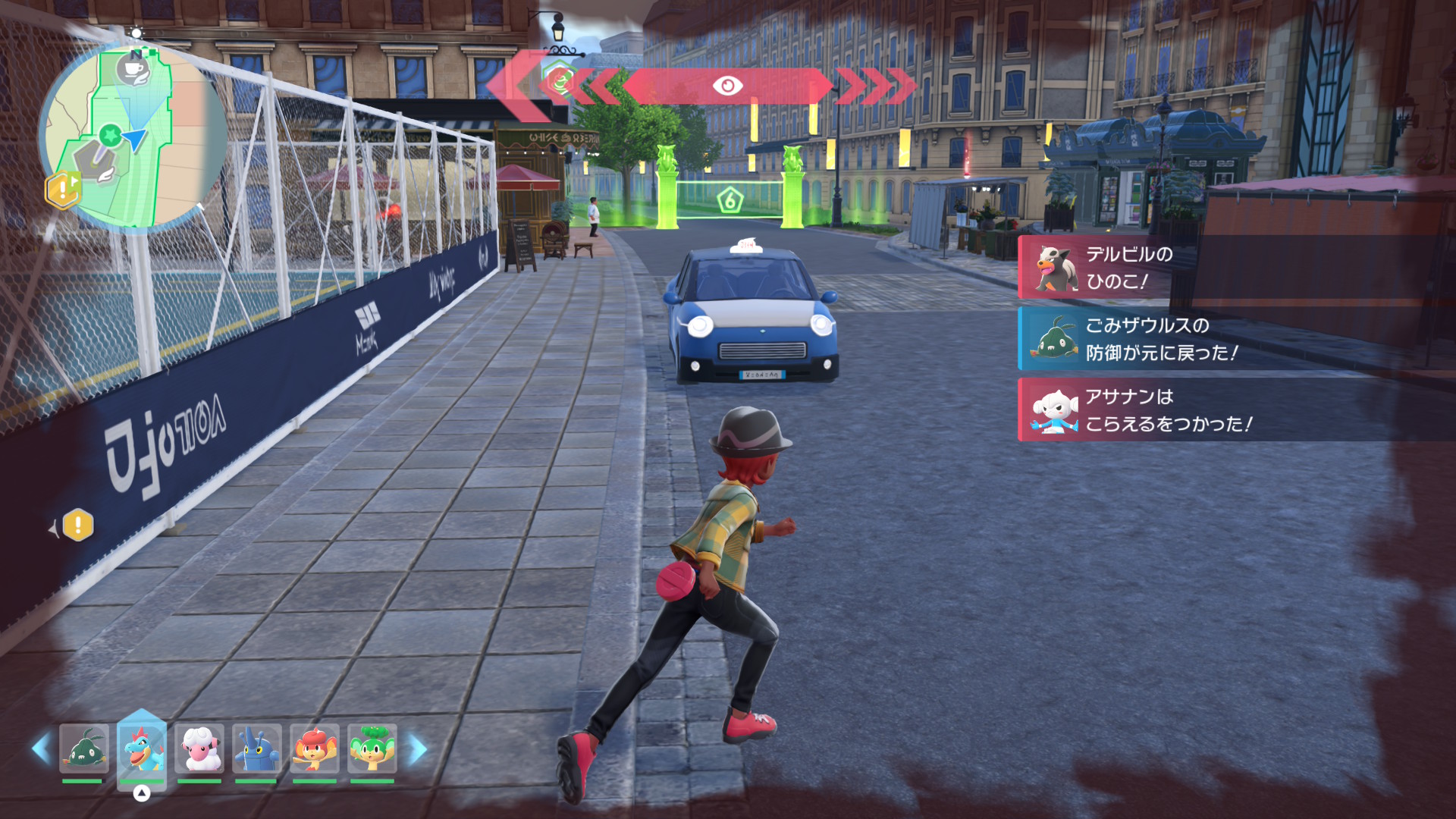Select the green star marker on the minimap
Image resolution: width=1456 pixels, height=819 pixels.
click(110, 136)
